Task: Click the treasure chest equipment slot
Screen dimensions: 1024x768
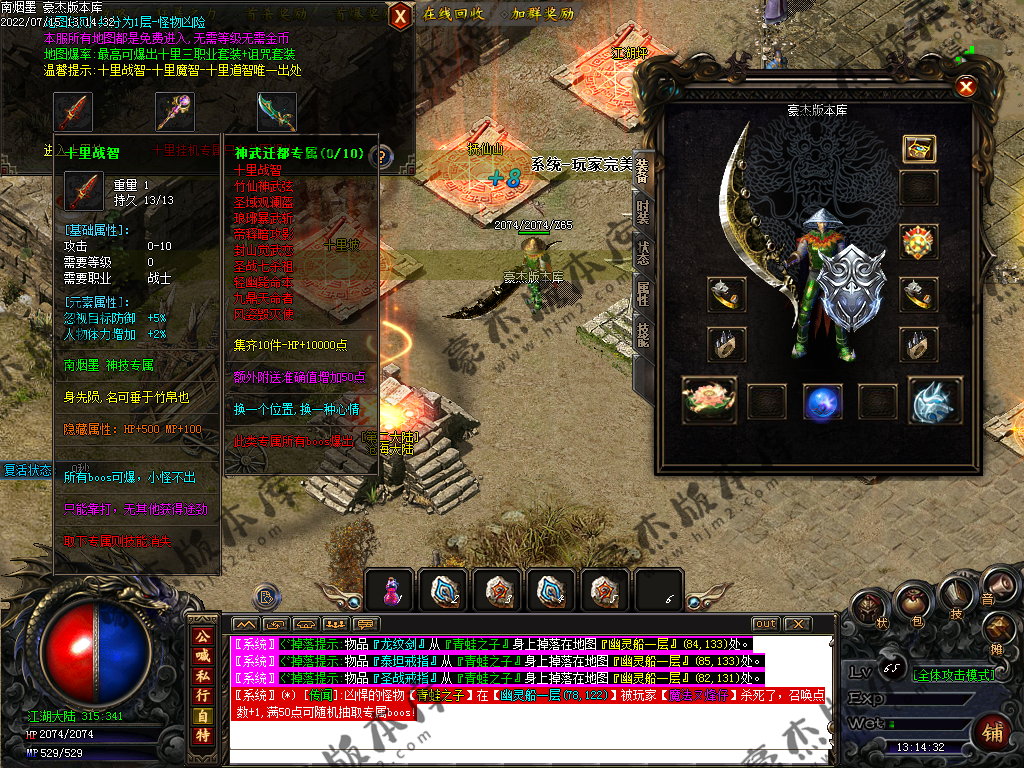Action: tap(918, 149)
